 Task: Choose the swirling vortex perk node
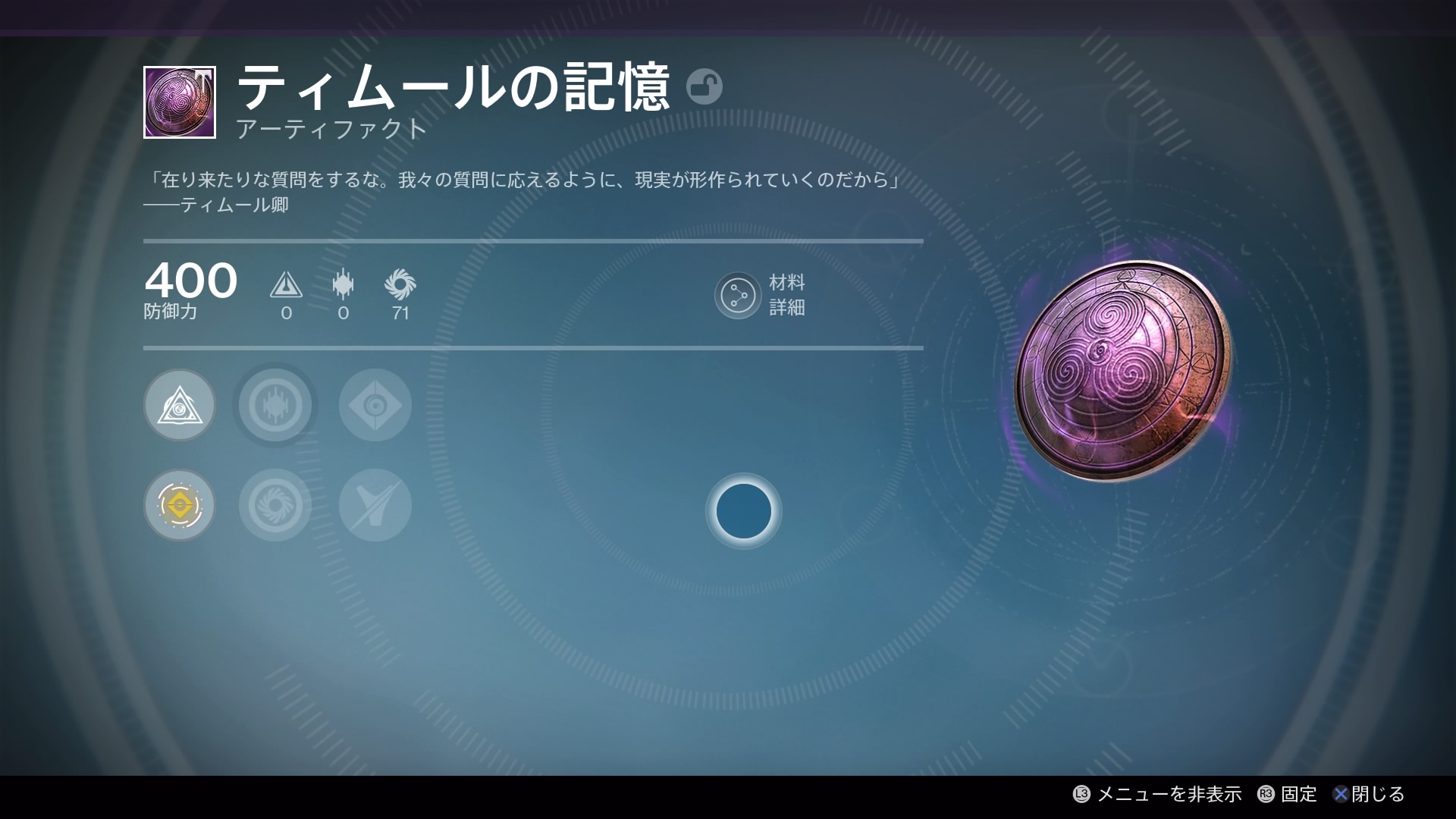pyautogui.click(x=275, y=505)
